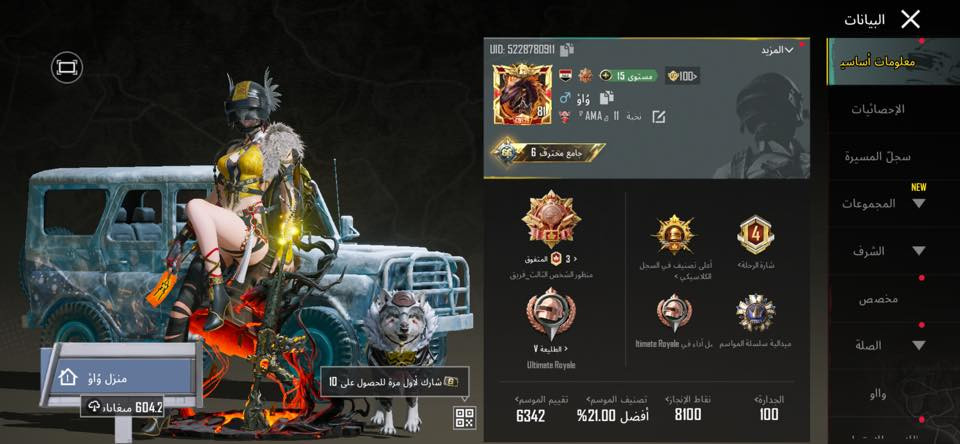The width and height of the screenshot is (960, 444).
Task: Visit the player's home (منزل) sign
Action: [117, 377]
